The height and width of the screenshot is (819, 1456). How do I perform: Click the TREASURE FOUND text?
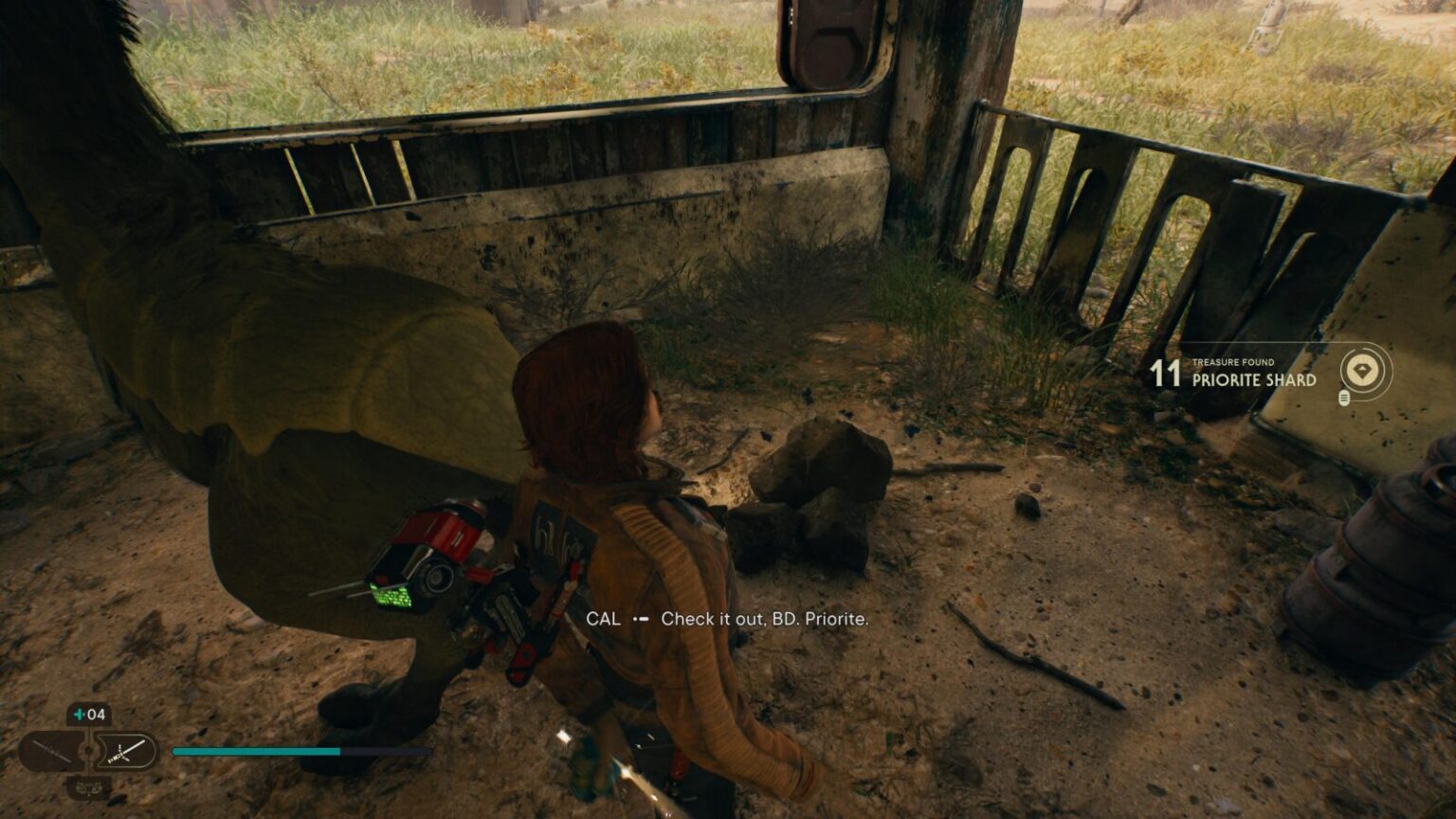1232,361
